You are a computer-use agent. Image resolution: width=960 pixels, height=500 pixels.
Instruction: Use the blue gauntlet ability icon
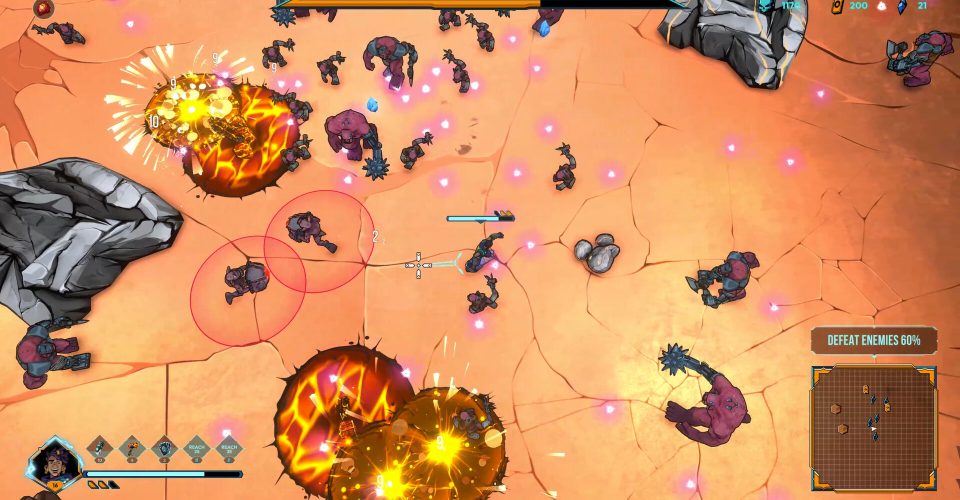tap(166, 448)
